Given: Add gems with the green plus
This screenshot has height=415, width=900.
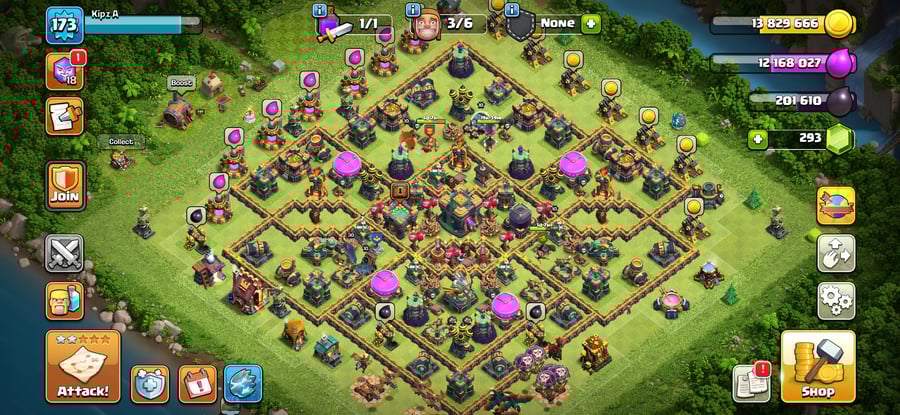Looking at the screenshot, I should (x=757, y=139).
